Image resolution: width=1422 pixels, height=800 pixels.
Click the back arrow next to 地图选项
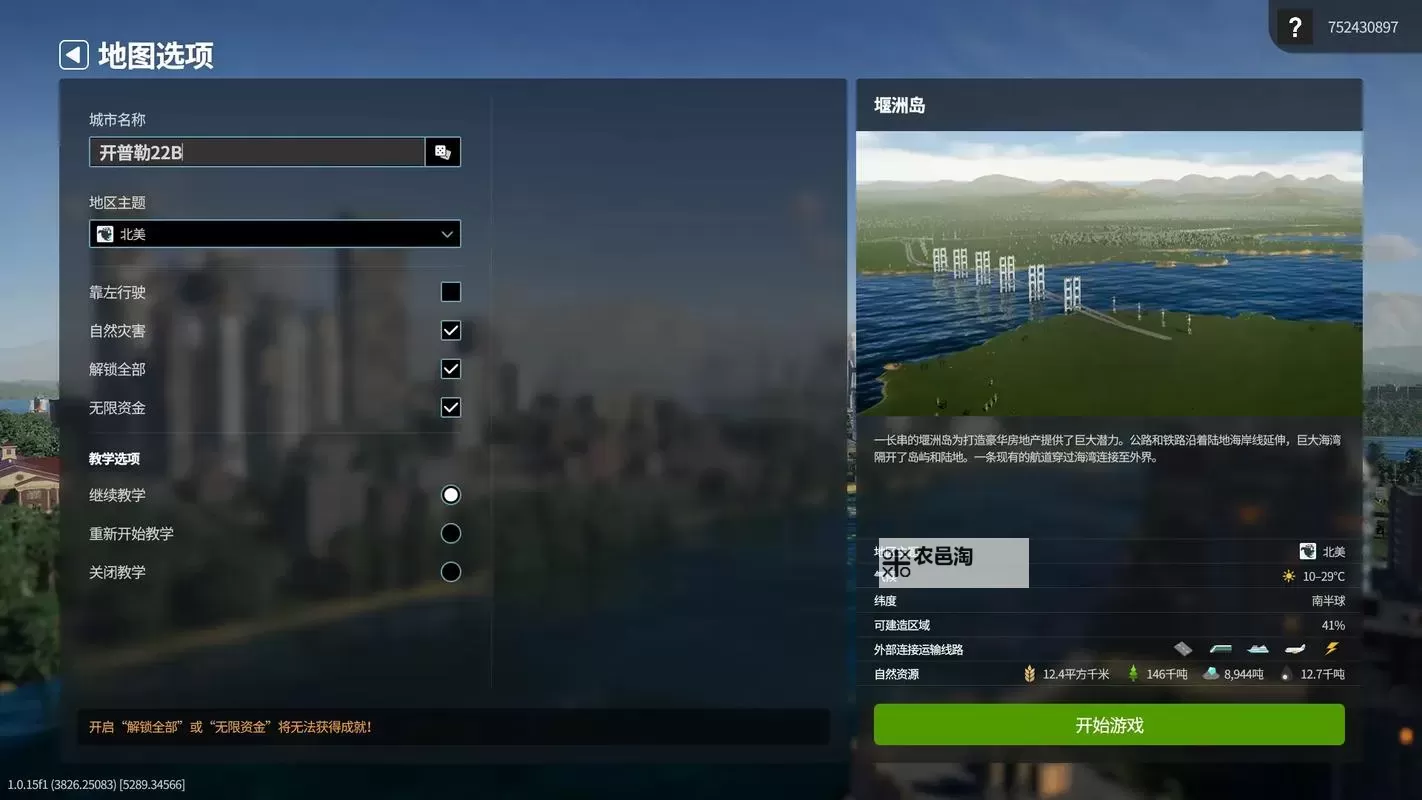pyautogui.click(x=73, y=53)
